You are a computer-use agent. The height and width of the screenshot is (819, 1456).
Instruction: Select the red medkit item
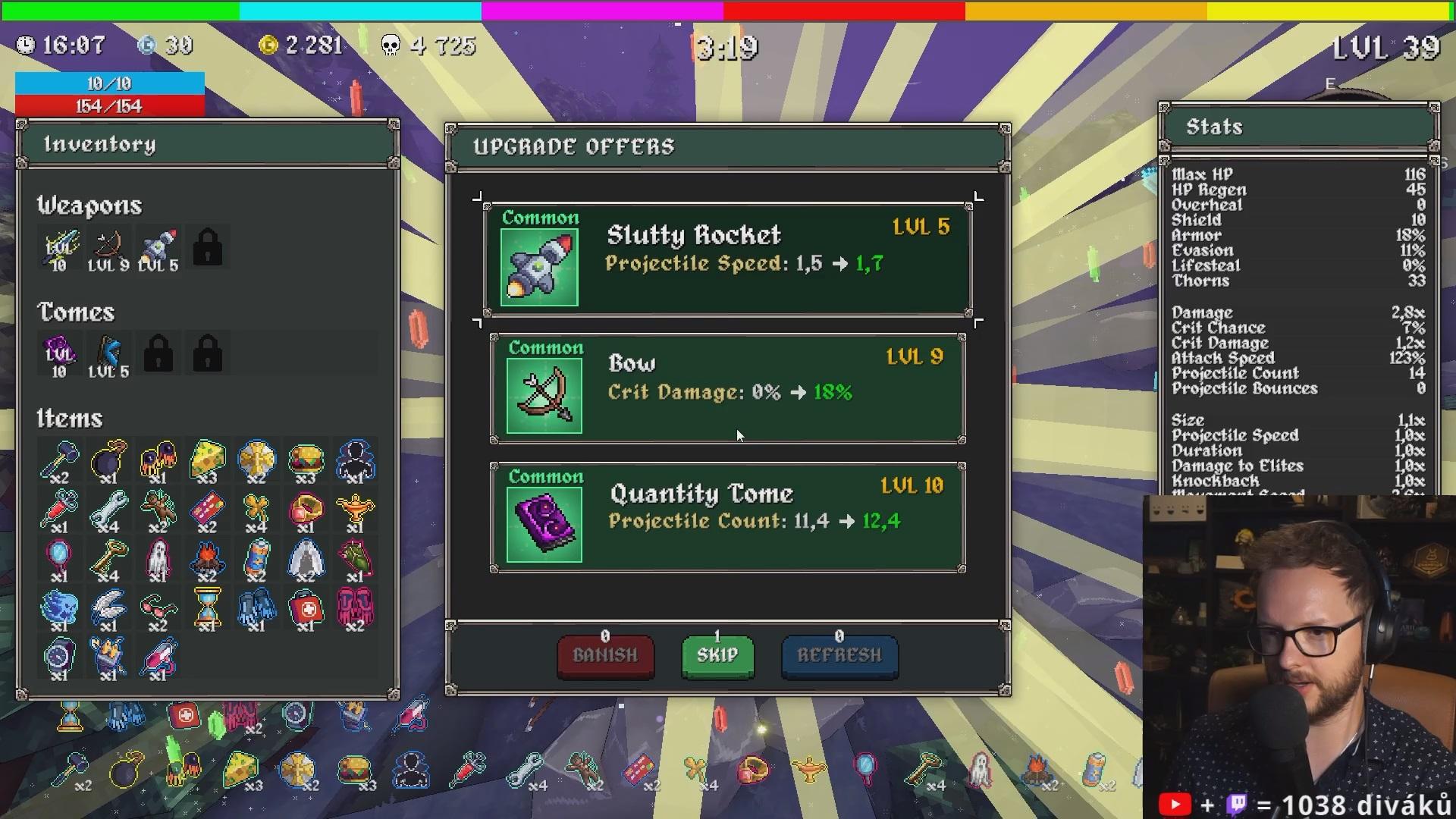pyautogui.click(x=306, y=609)
